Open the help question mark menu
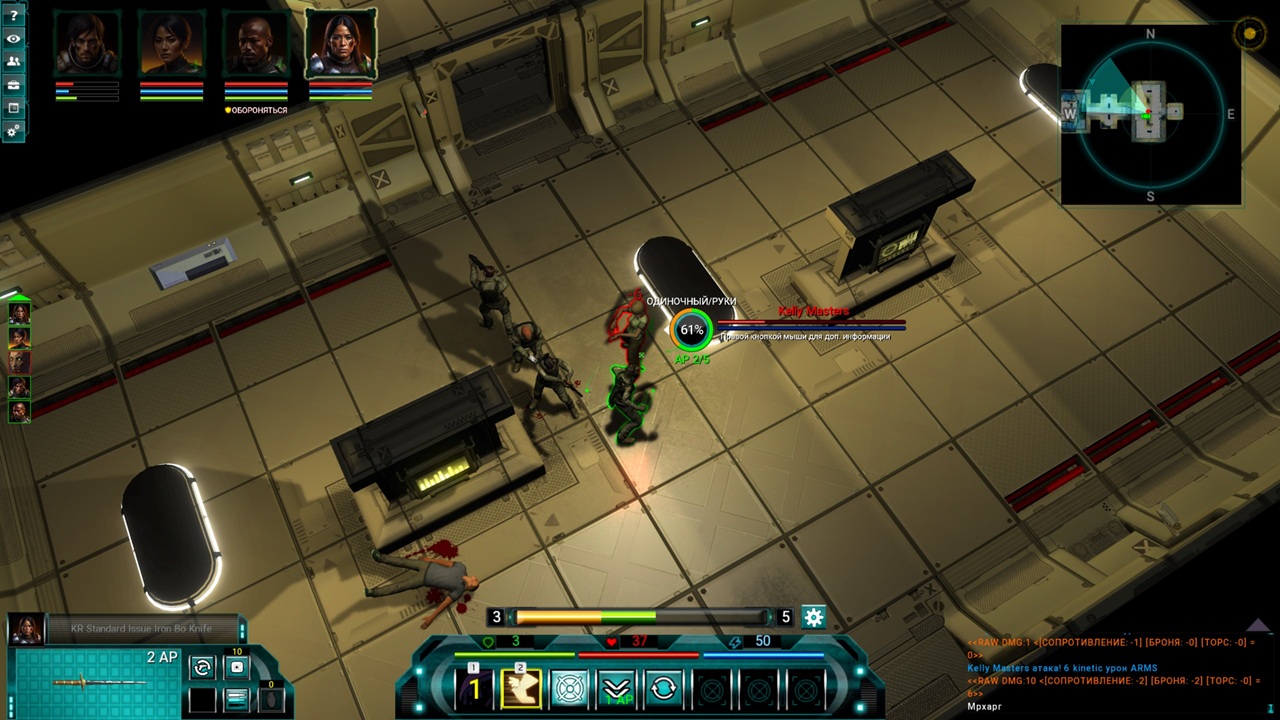Viewport: 1280px width, 720px height. tap(13, 16)
